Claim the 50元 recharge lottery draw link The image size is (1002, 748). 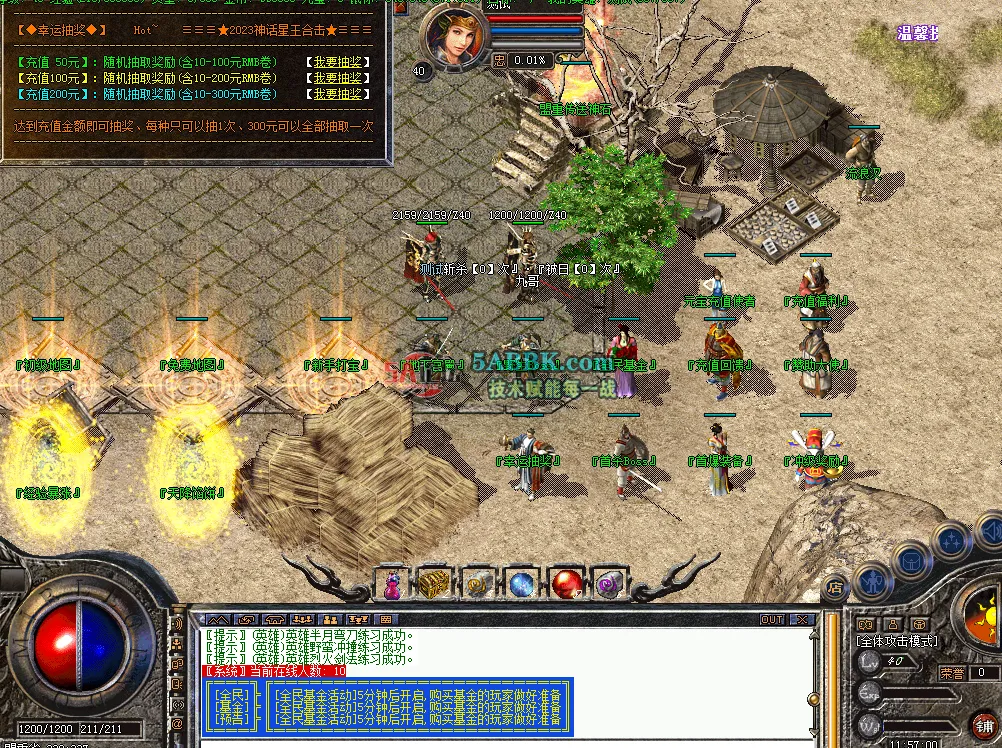tap(336, 62)
